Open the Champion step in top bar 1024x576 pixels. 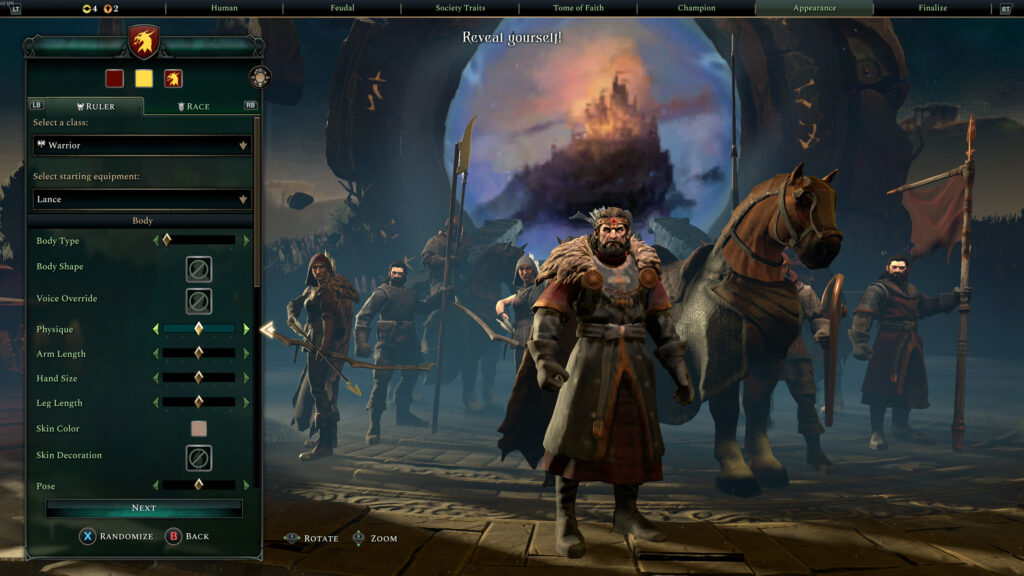click(x=696, y=8)
